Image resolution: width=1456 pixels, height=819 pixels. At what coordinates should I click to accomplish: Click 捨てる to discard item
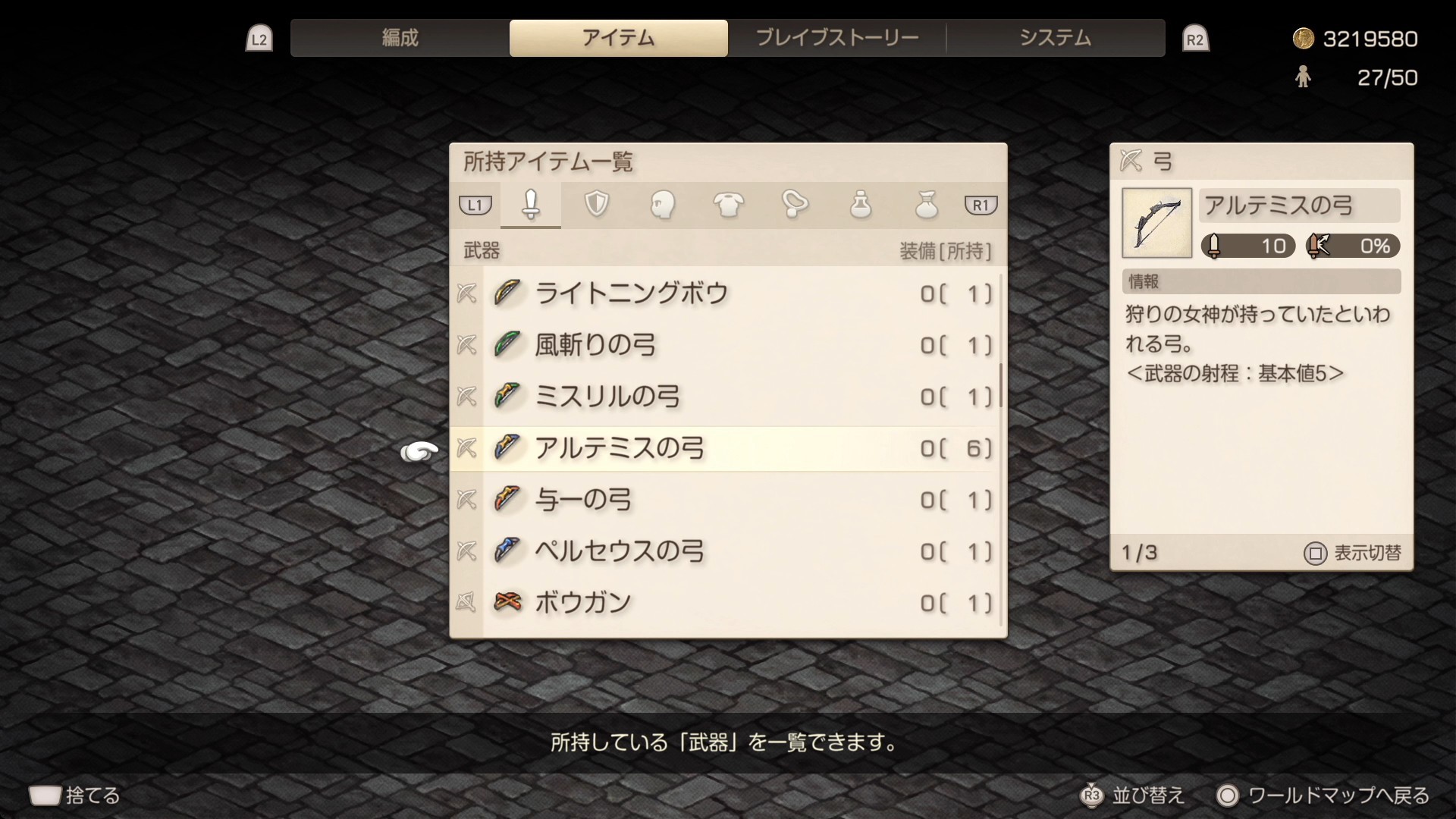76,795
